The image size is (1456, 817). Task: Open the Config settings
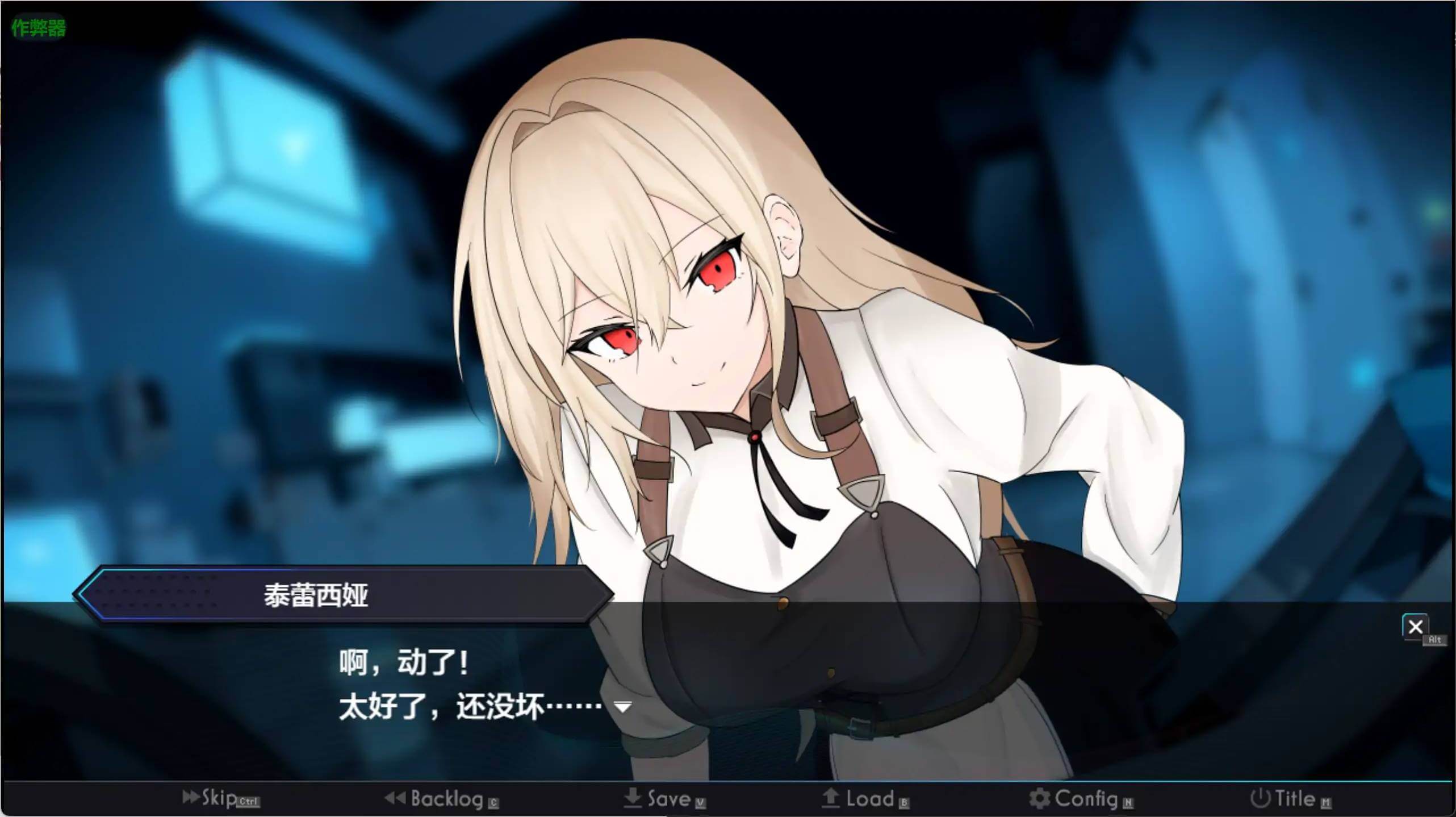click(1080, 799)
